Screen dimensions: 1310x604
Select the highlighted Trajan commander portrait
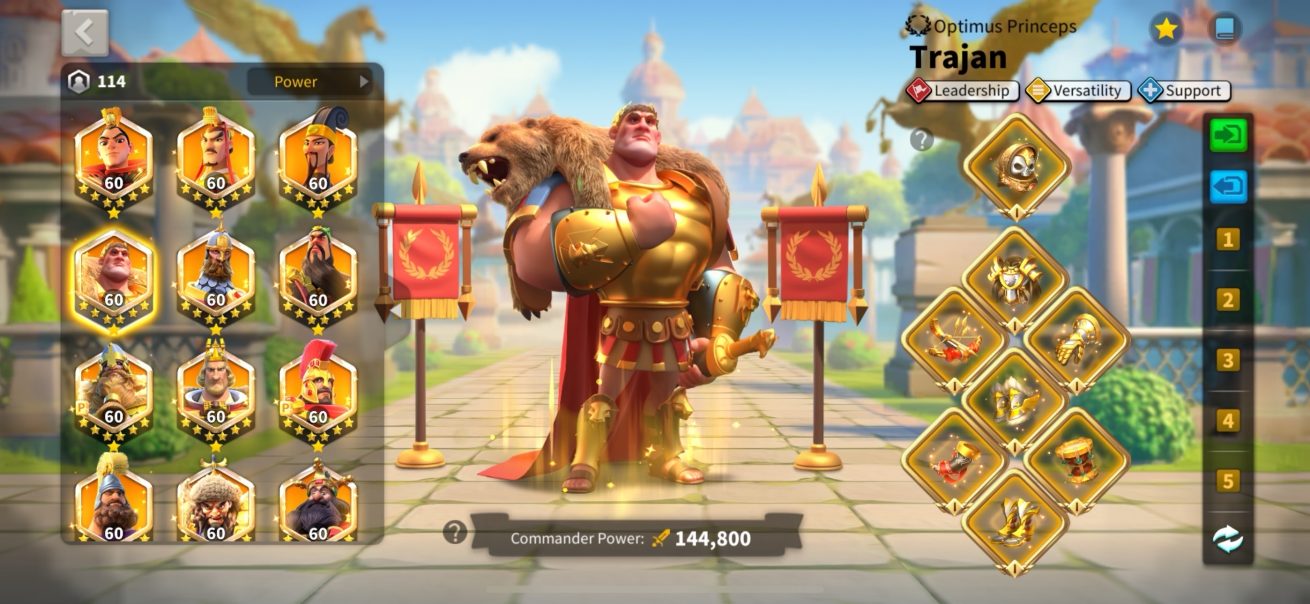tap(113, 272)
